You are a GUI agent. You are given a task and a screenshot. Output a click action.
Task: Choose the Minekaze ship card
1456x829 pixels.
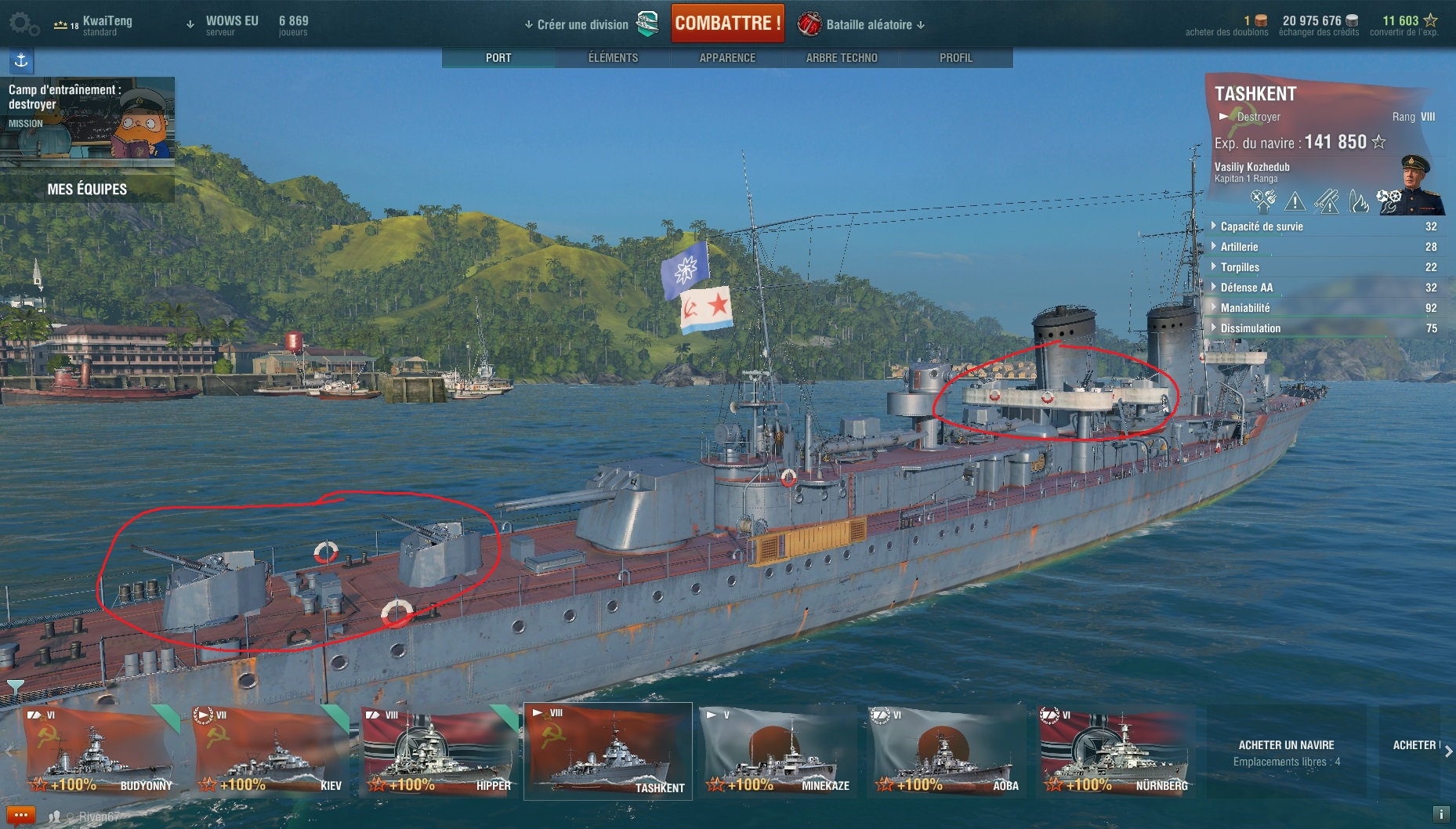pos(778,752)
